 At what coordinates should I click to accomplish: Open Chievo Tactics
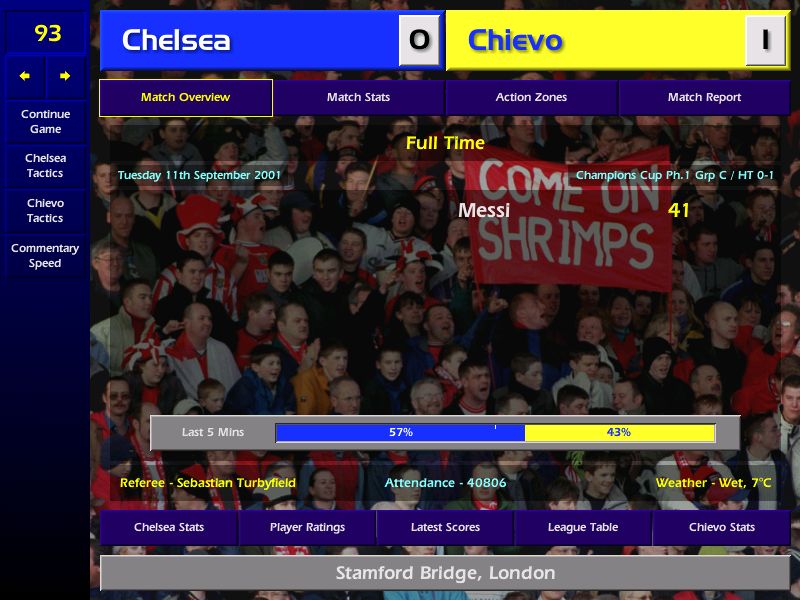45,211
